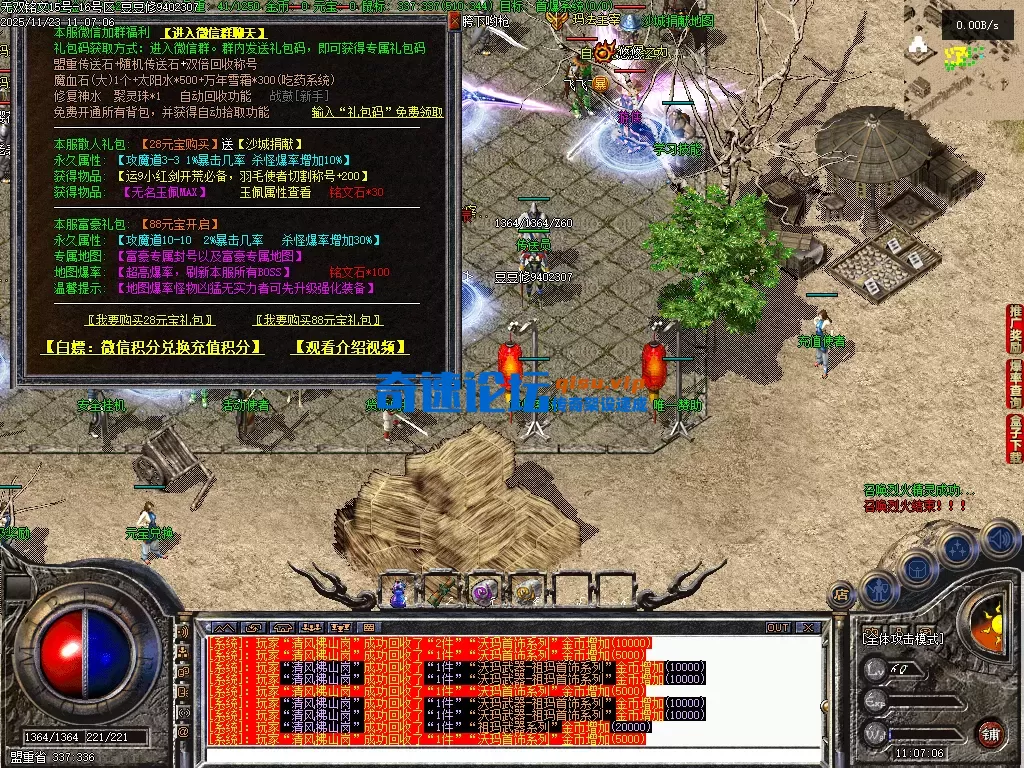Choose 我要购买88元宝礼包
Viewport: 1024px width, 768px height.
[x=319, y=320]
